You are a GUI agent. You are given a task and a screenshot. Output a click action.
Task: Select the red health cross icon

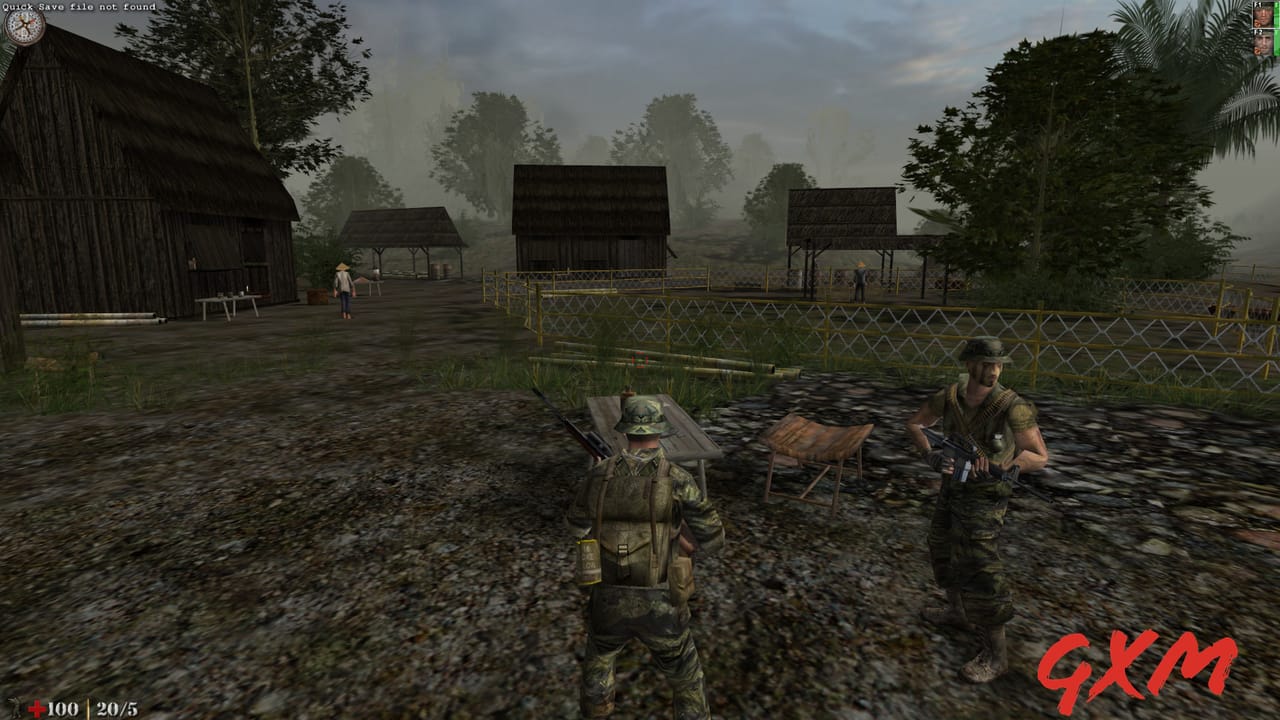pos(38,707)
